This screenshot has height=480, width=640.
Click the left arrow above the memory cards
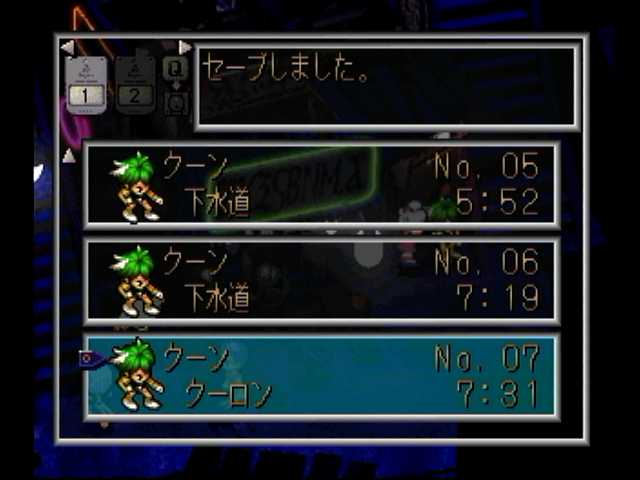coord(67,47)
